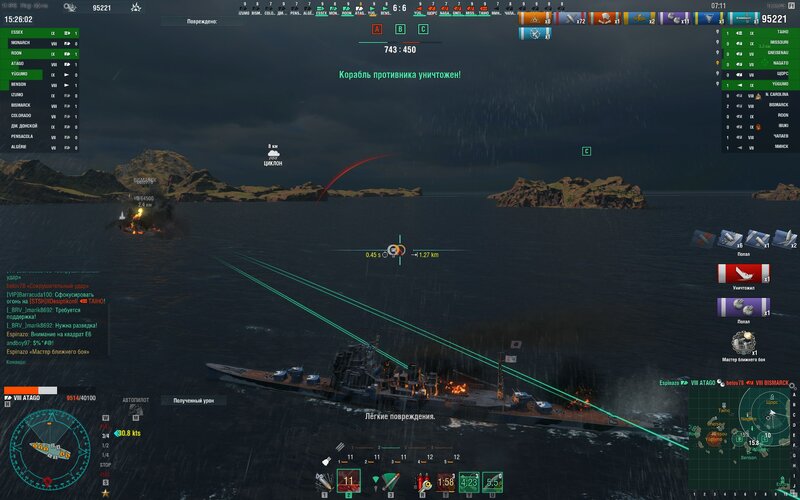This screenshot has height=500, width=800.
Task: Use the consumable showing 1:58 cooldown
Action: [446, 482]
